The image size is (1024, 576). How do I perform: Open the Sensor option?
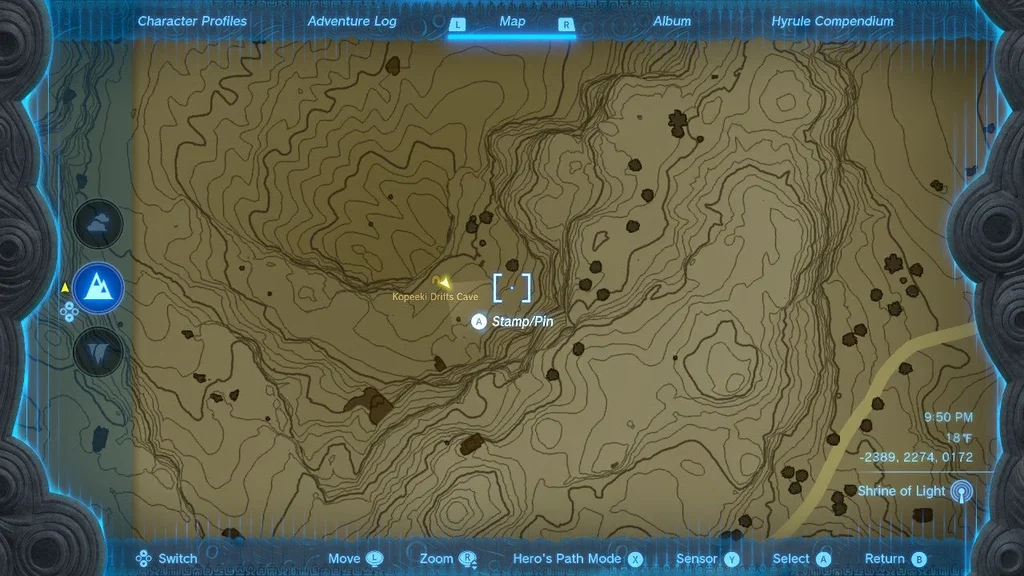pos(707,559)
